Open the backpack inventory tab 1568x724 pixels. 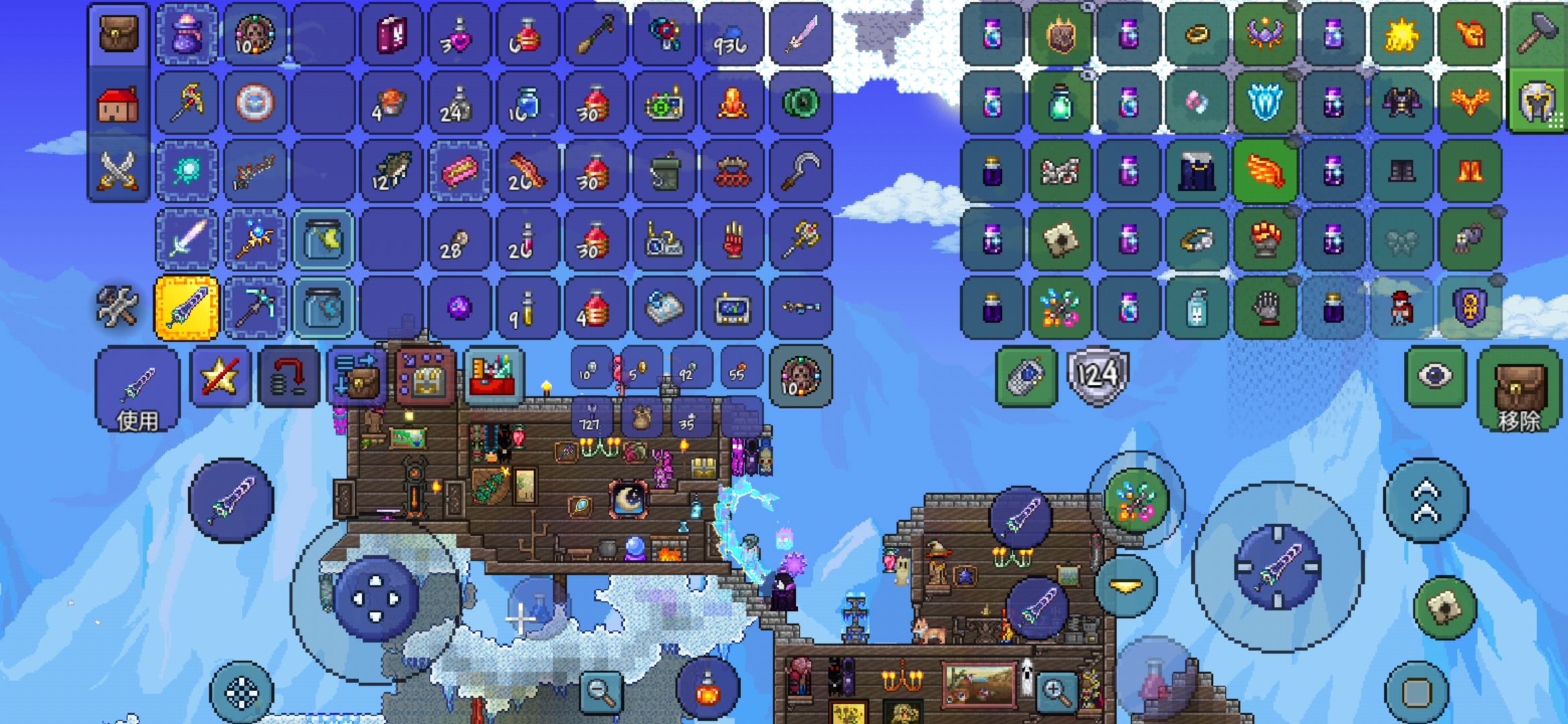click(x=119, y=34)
